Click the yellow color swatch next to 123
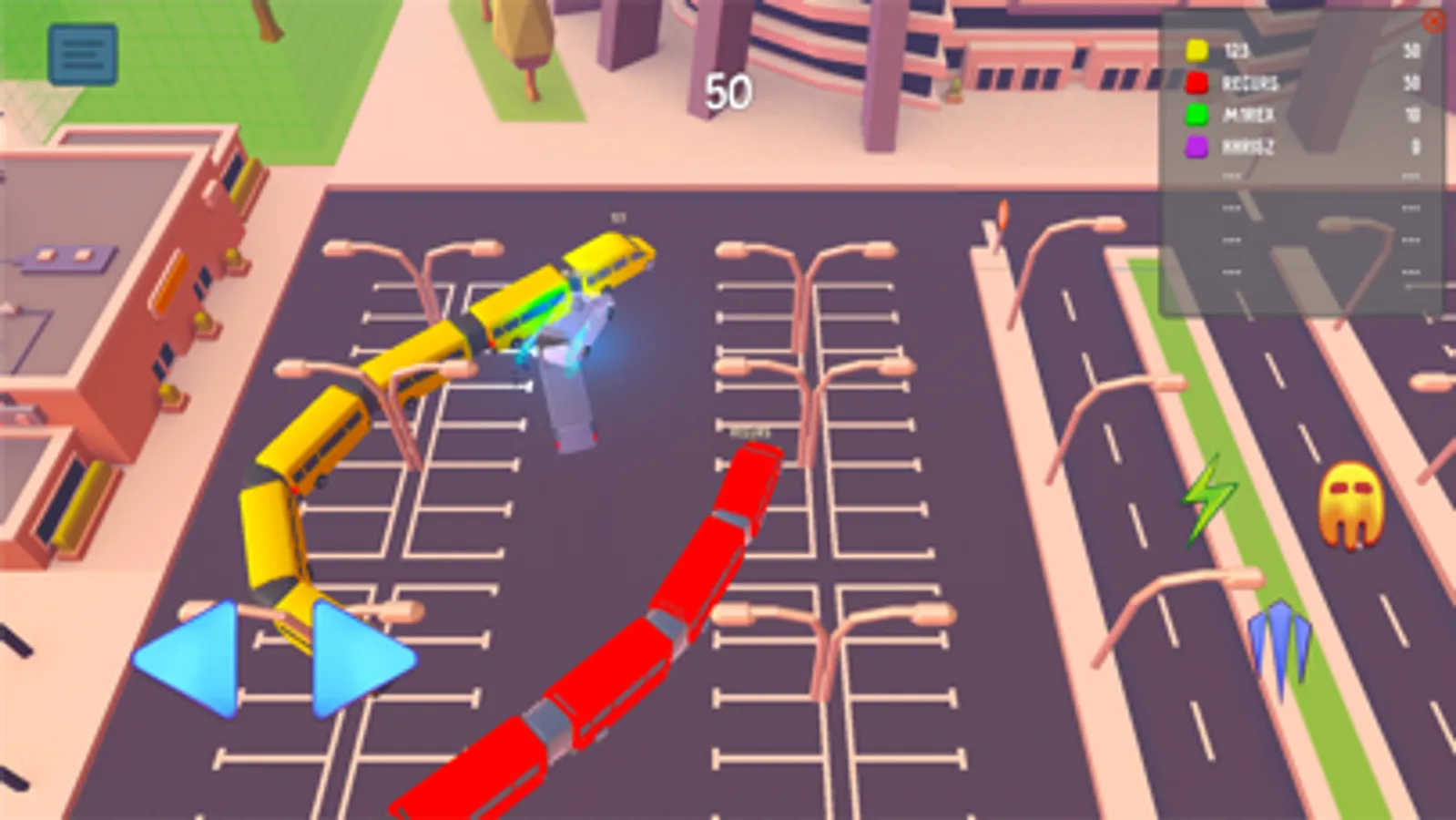 [x=1196, y=50]
